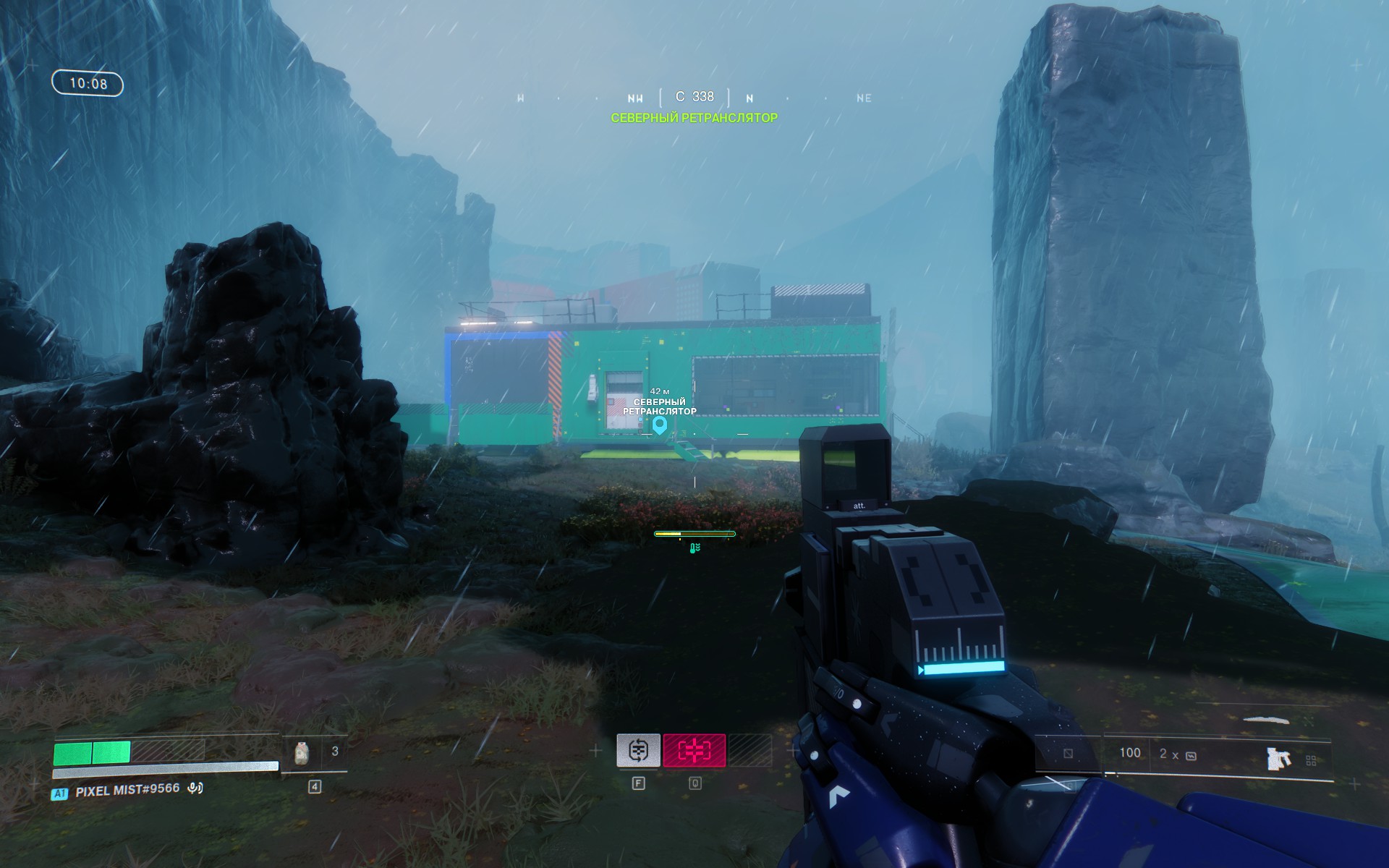Select the consumable item slot beside the health bar
This screenshot has width=1389, height=868.
click(x=302, y=754)
